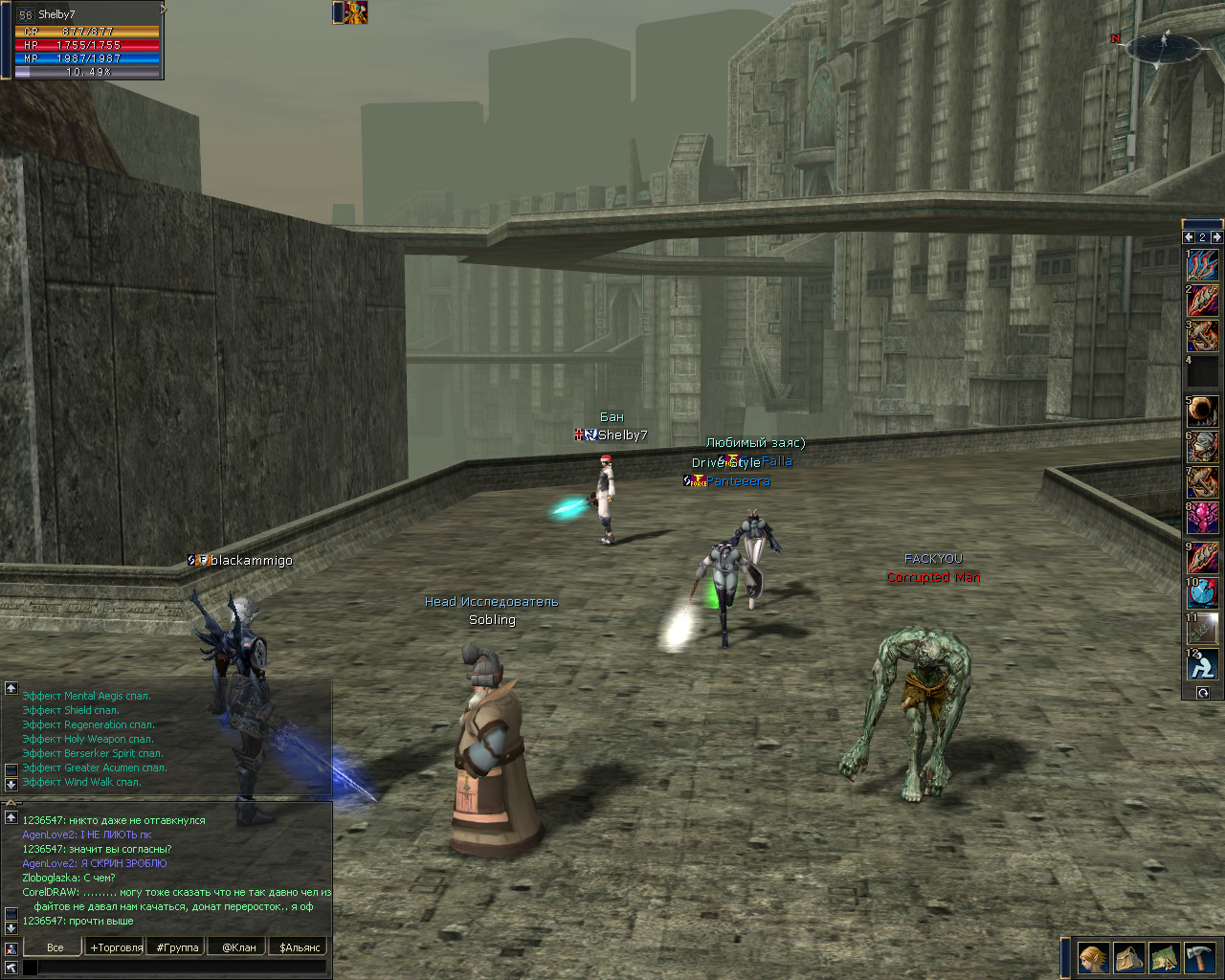
Task: Go to the next shortcut bar page
Action: tap(1216, 236)
